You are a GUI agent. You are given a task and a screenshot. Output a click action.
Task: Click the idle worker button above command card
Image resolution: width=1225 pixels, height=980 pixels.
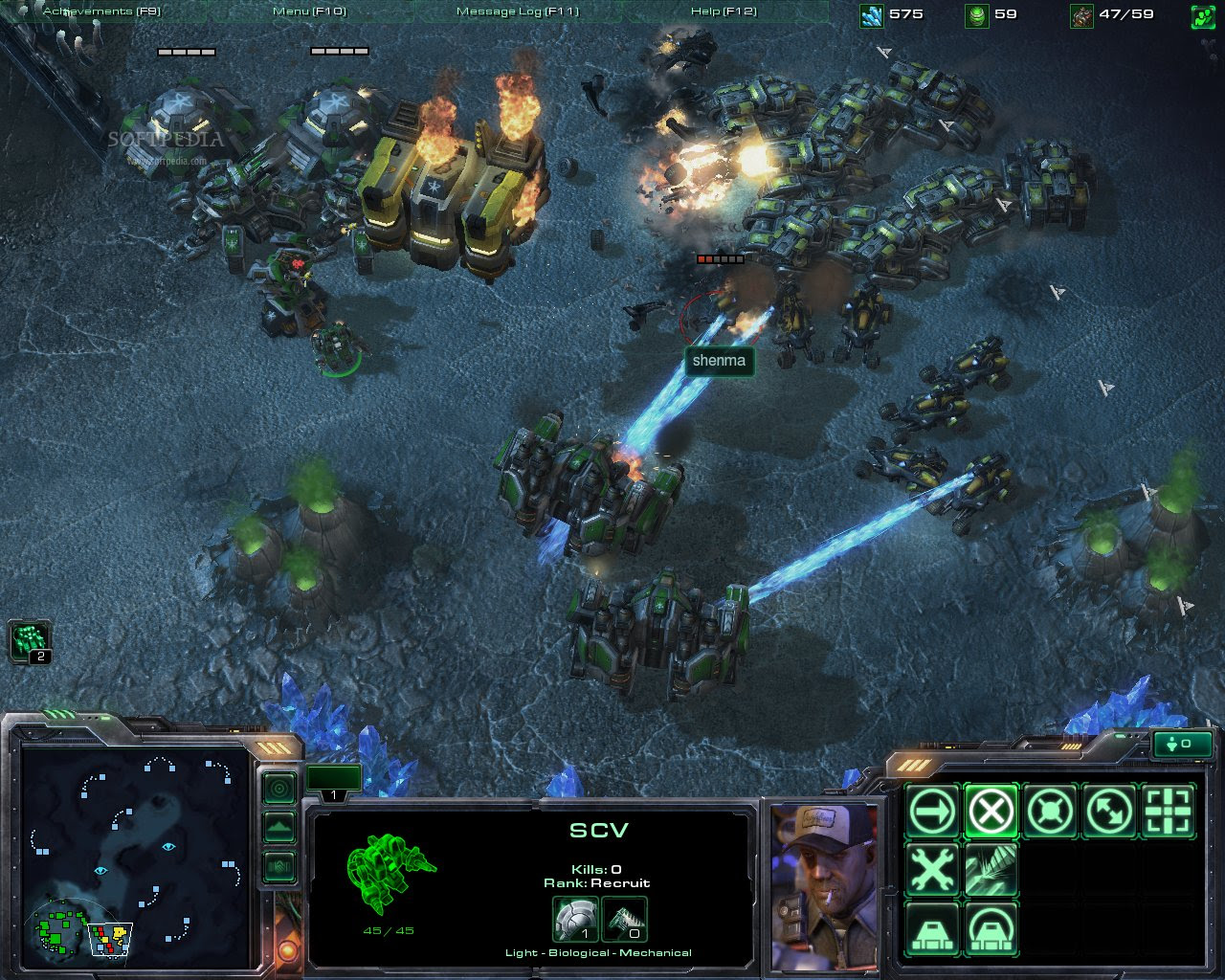tap(1183, 744)
